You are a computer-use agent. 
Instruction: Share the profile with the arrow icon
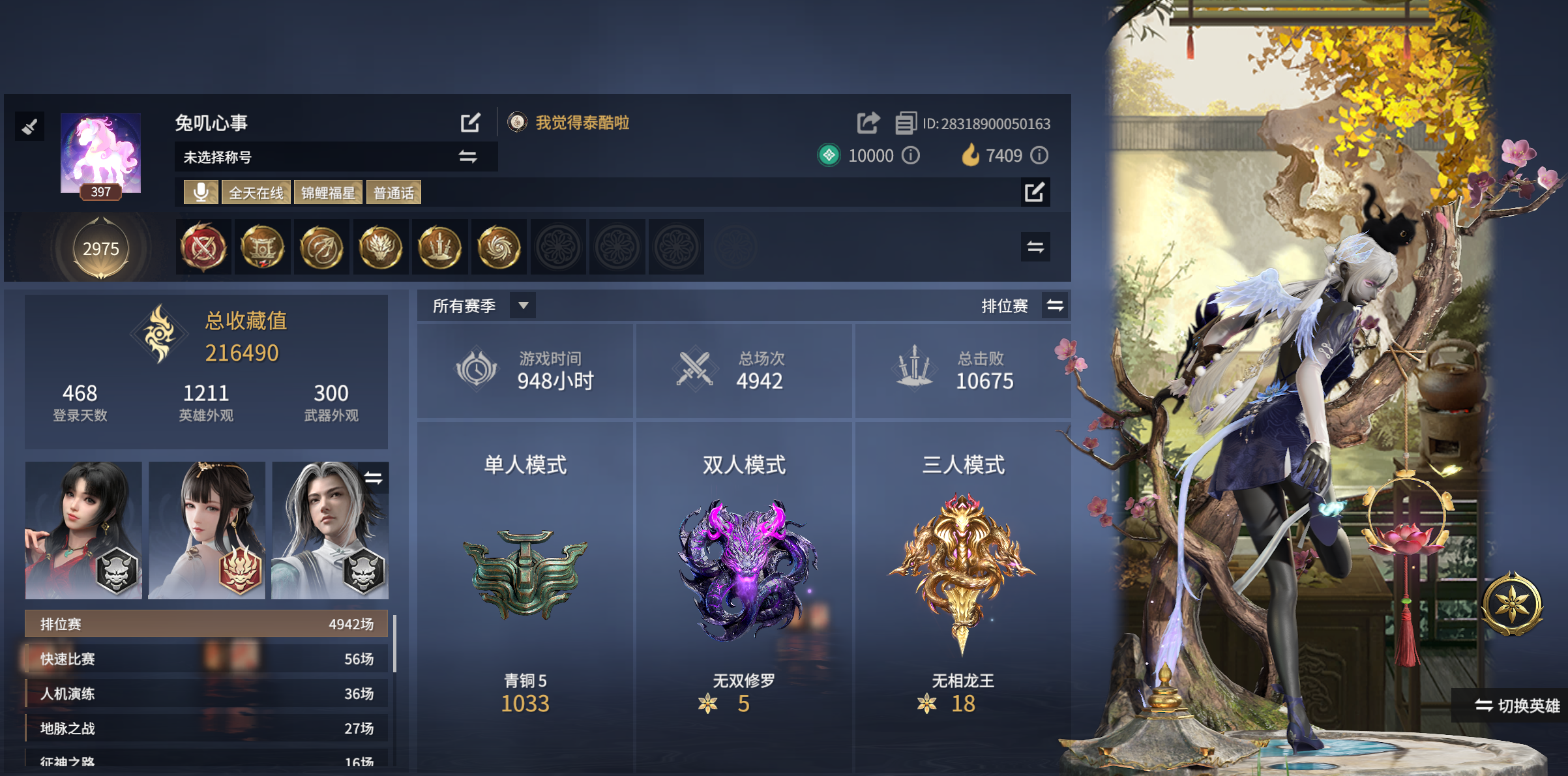[868, 123]
